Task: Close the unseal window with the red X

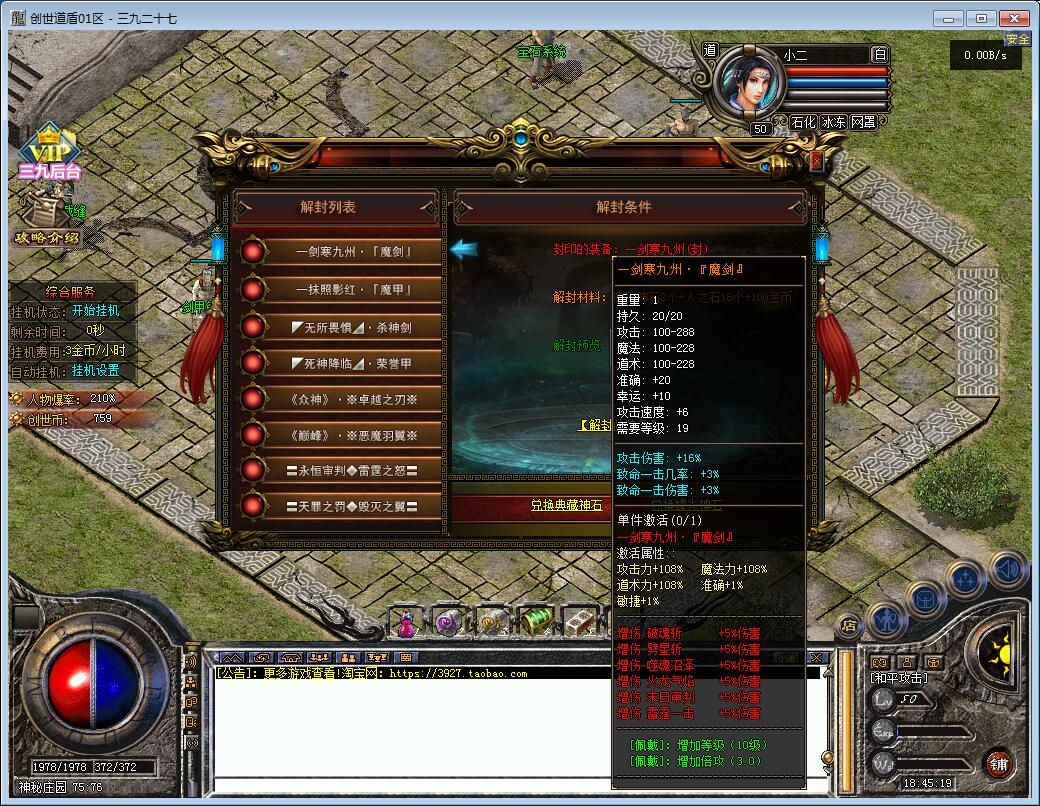Action: (816, 160)
